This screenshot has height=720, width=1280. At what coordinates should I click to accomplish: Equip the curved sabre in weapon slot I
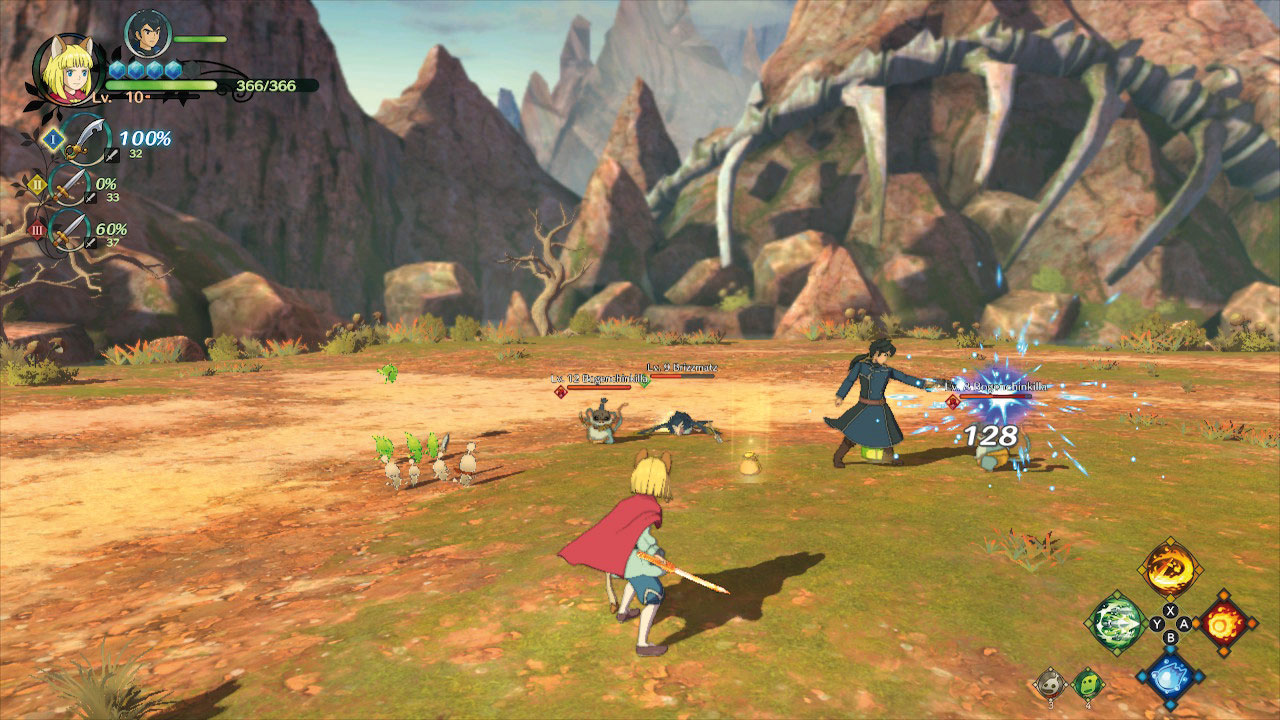(84, 135)
